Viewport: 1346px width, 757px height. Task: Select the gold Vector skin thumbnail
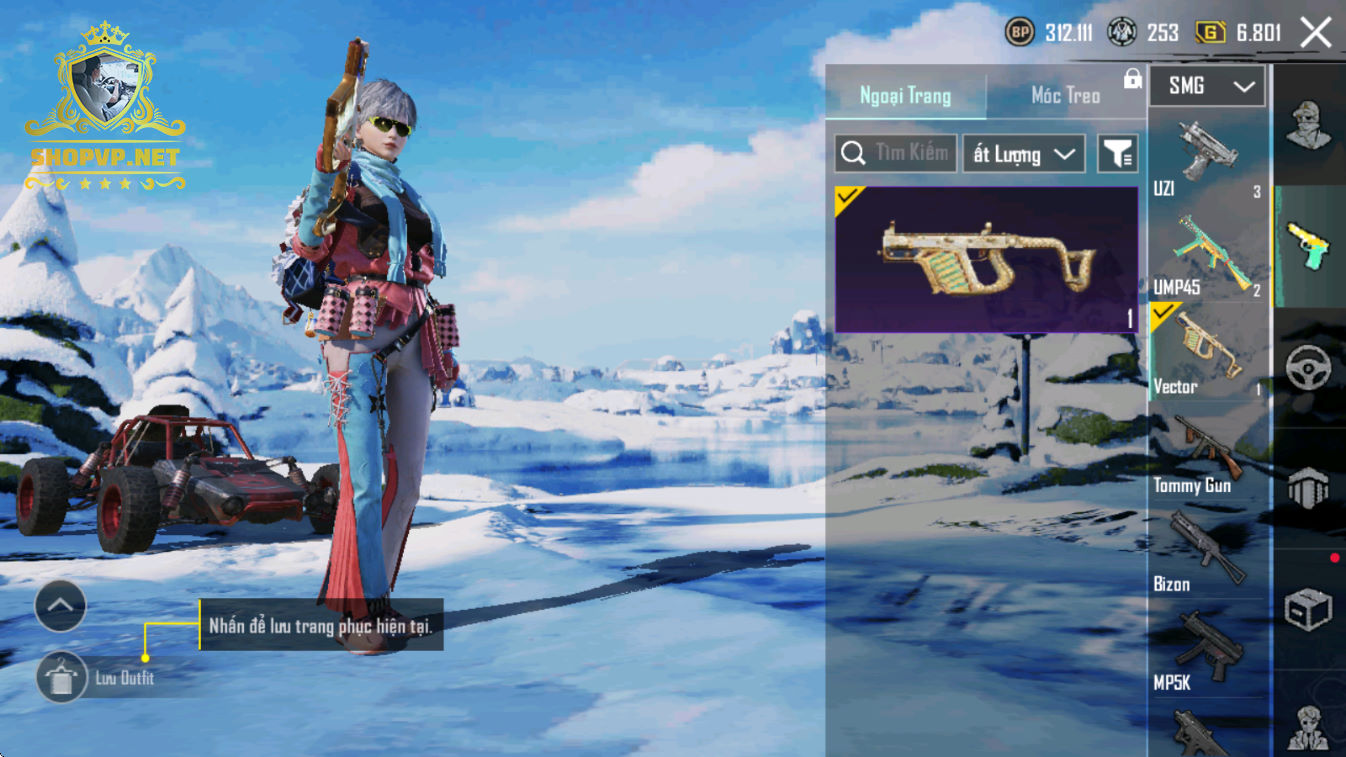pyautogui.click(x=986, y=260)
